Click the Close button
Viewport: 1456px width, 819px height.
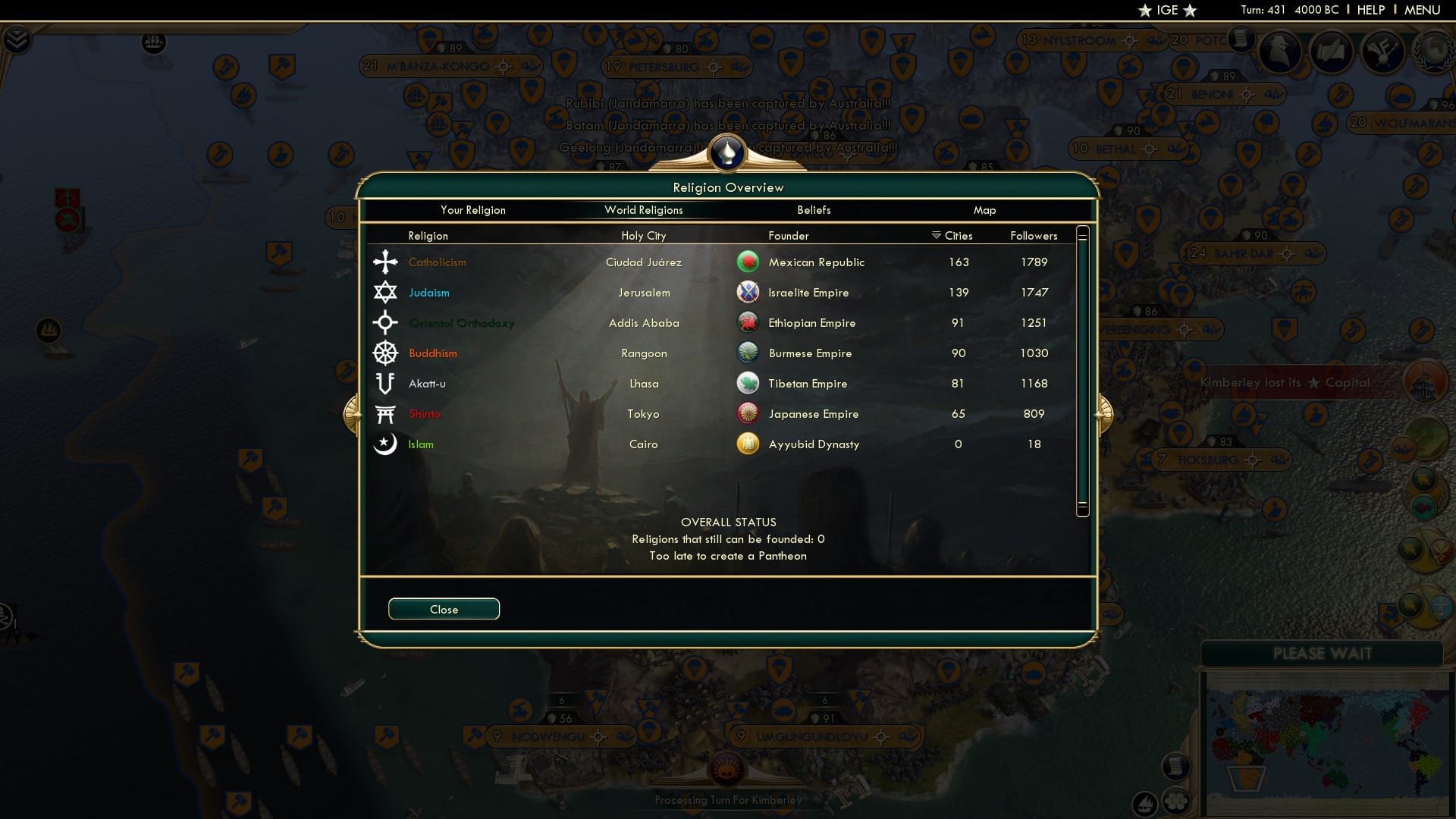[444, 609]
